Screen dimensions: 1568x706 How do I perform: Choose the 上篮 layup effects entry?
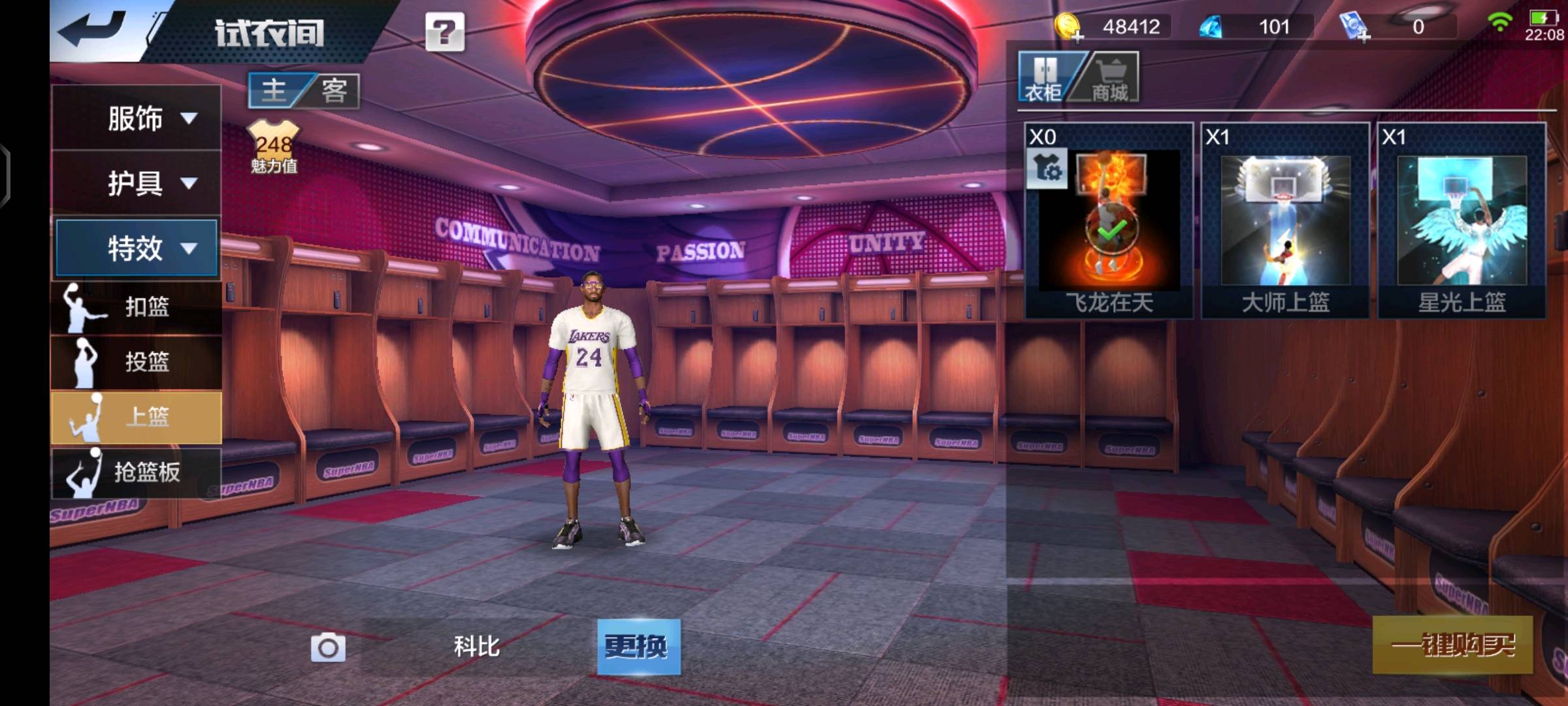pyautogui.click(x=136, y=417)
